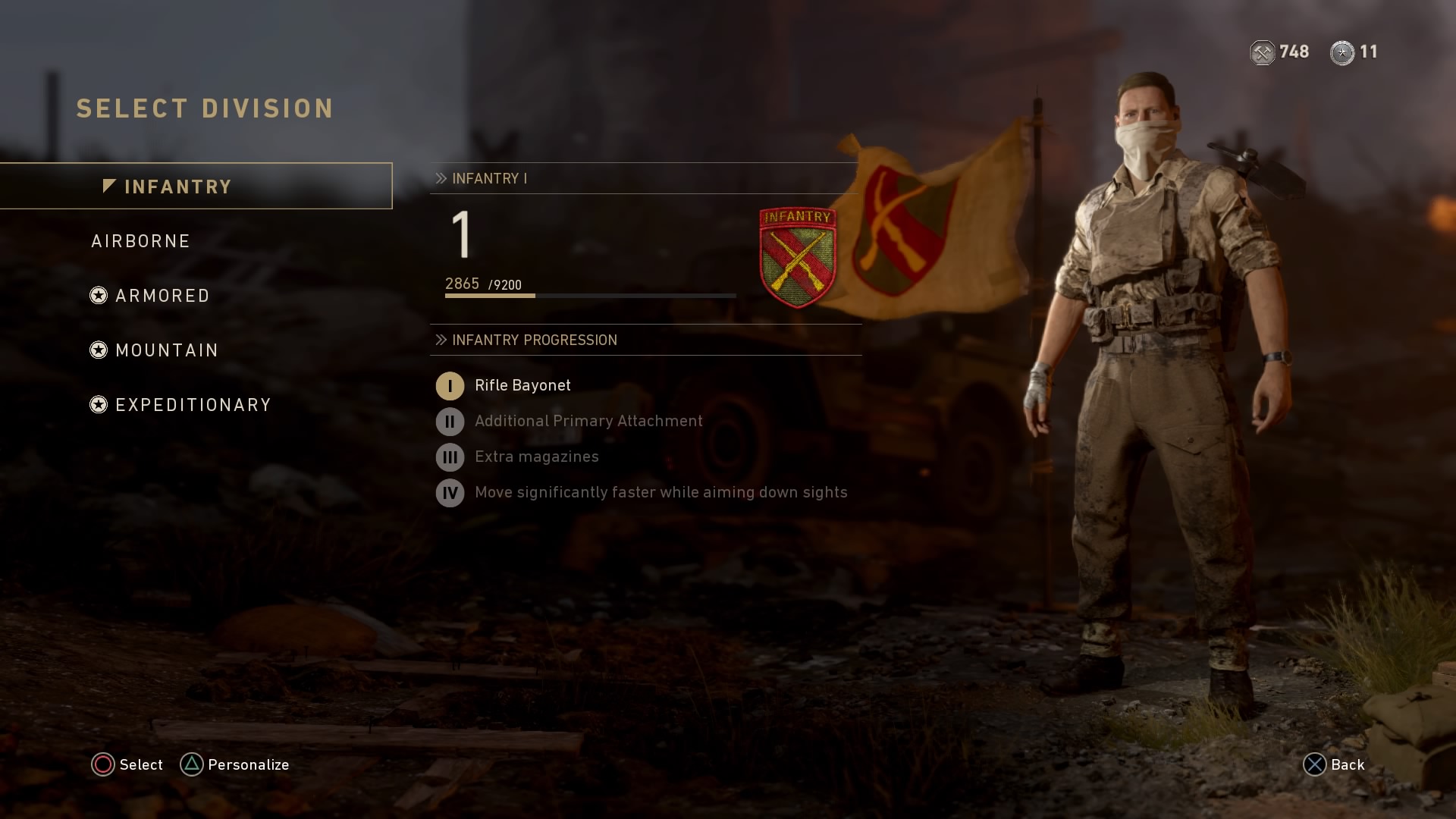Go back using the Back button
Image resolution: width=1456 pixels, height=819 pixels.
(1334, 764)
